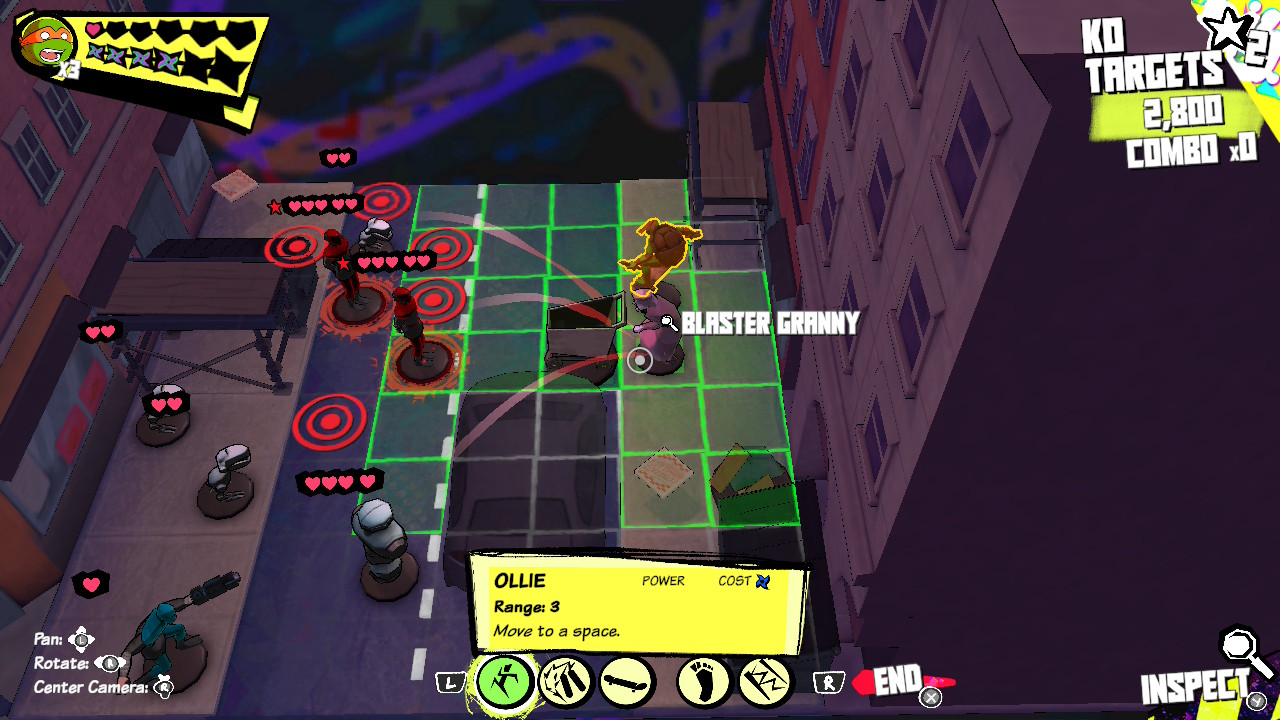The width and height of the screenshot is (1280, 720).
Task: Click the X cancel button beside END
Action: pos(931,697)
